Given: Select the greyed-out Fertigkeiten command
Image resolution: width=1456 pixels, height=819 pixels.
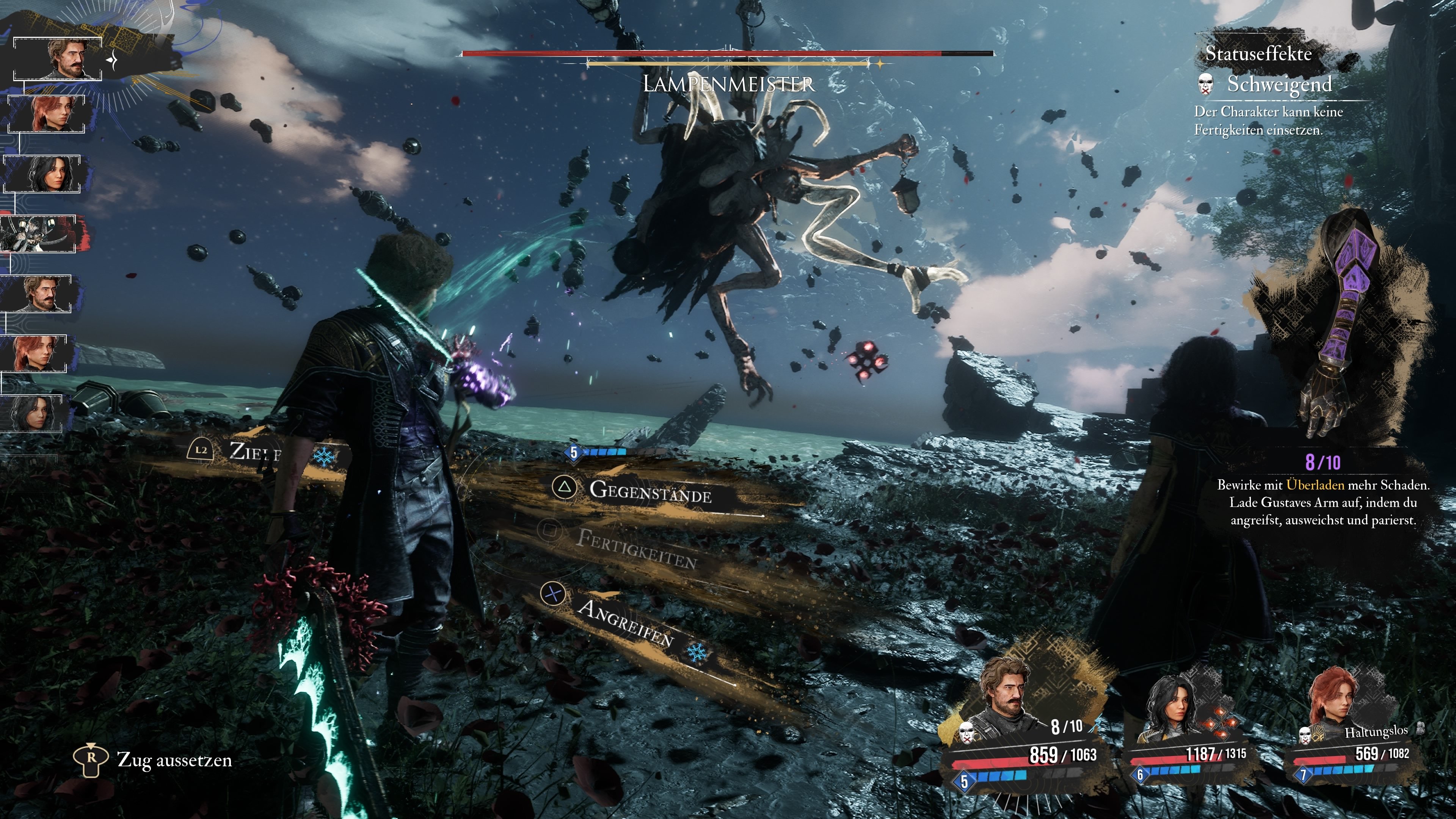Looking at the screenshot, I should point(636,548).
